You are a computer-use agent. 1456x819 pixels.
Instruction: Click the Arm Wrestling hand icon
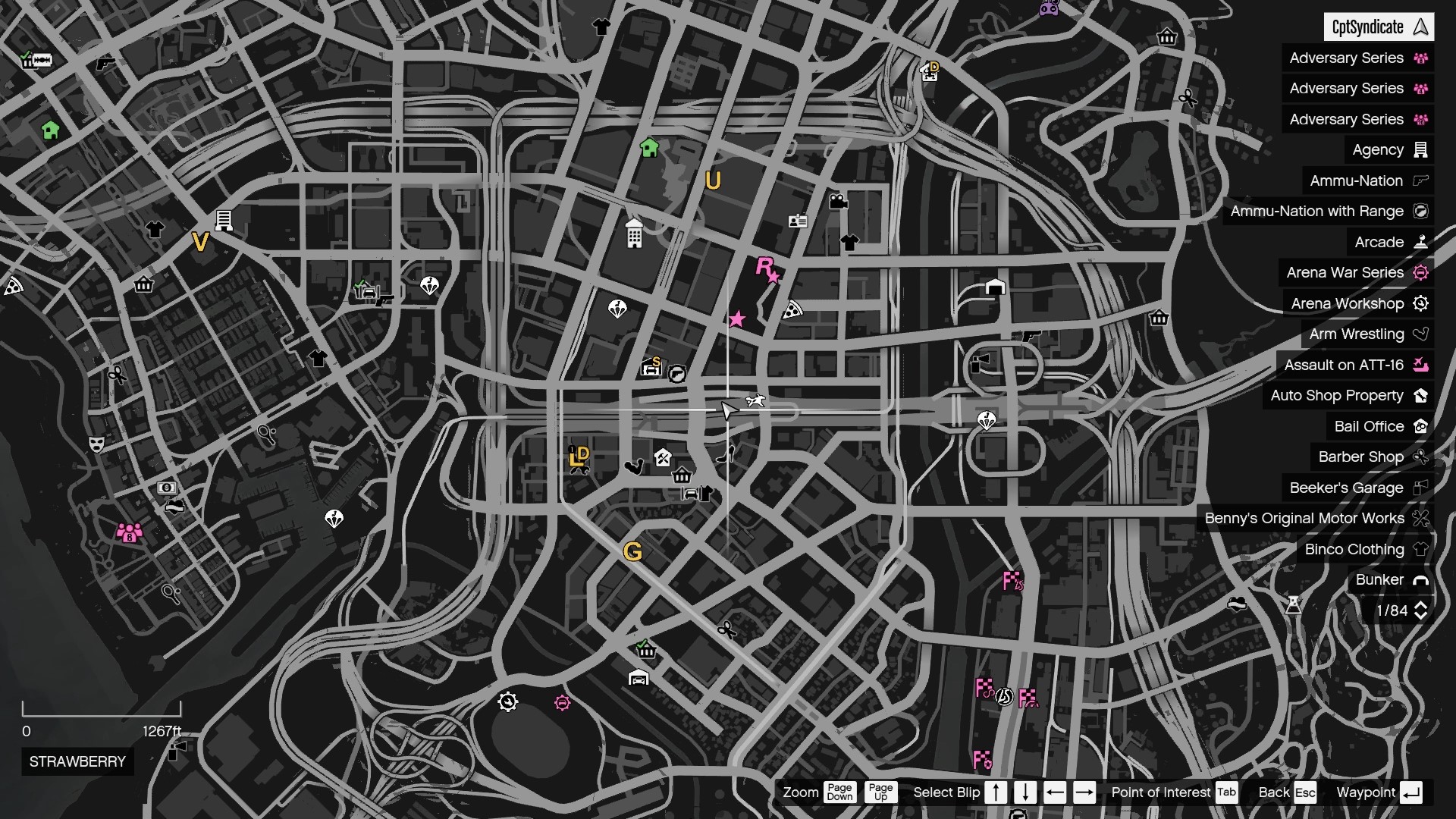coord(1421,334)
